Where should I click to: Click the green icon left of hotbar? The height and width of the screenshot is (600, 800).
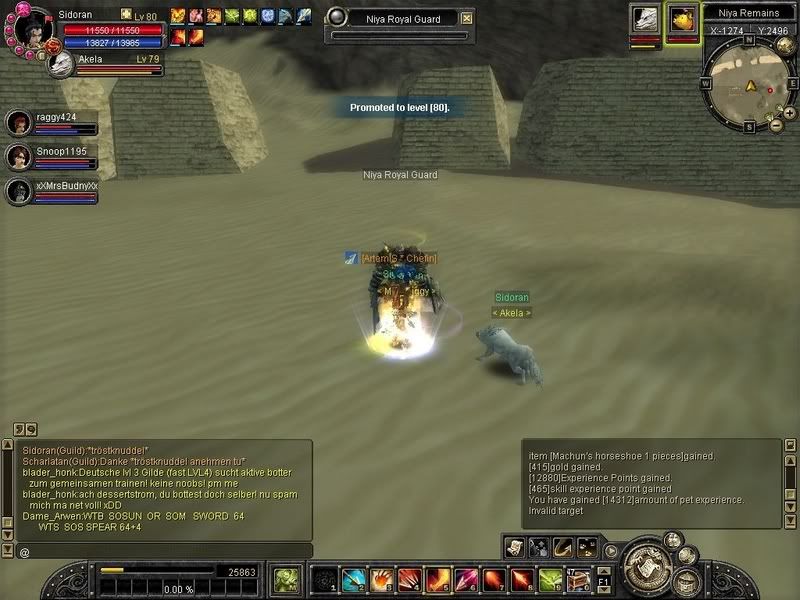pyautogui.click(x=286, y=579)
